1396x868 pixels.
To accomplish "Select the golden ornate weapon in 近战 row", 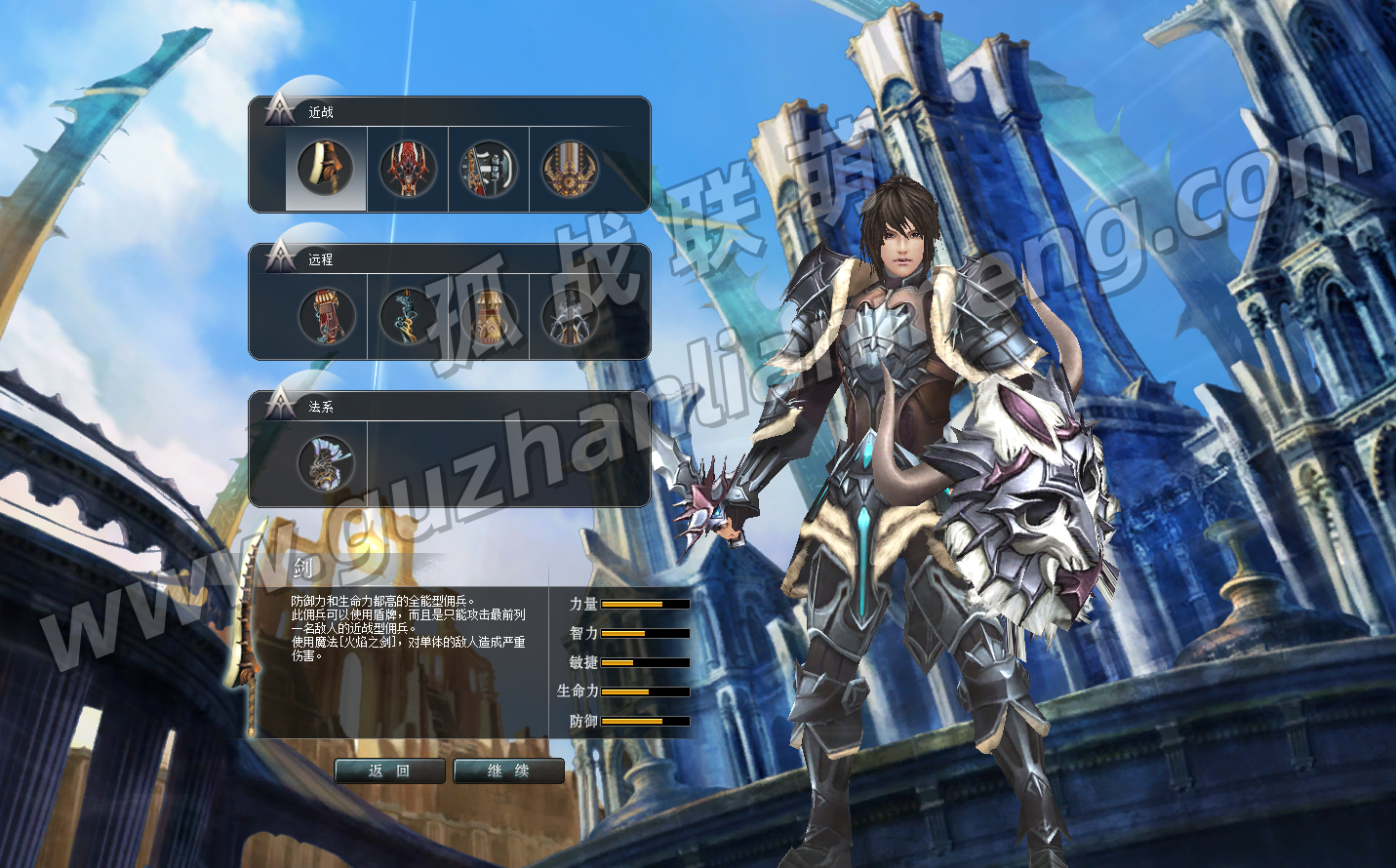I will point(570,169).
